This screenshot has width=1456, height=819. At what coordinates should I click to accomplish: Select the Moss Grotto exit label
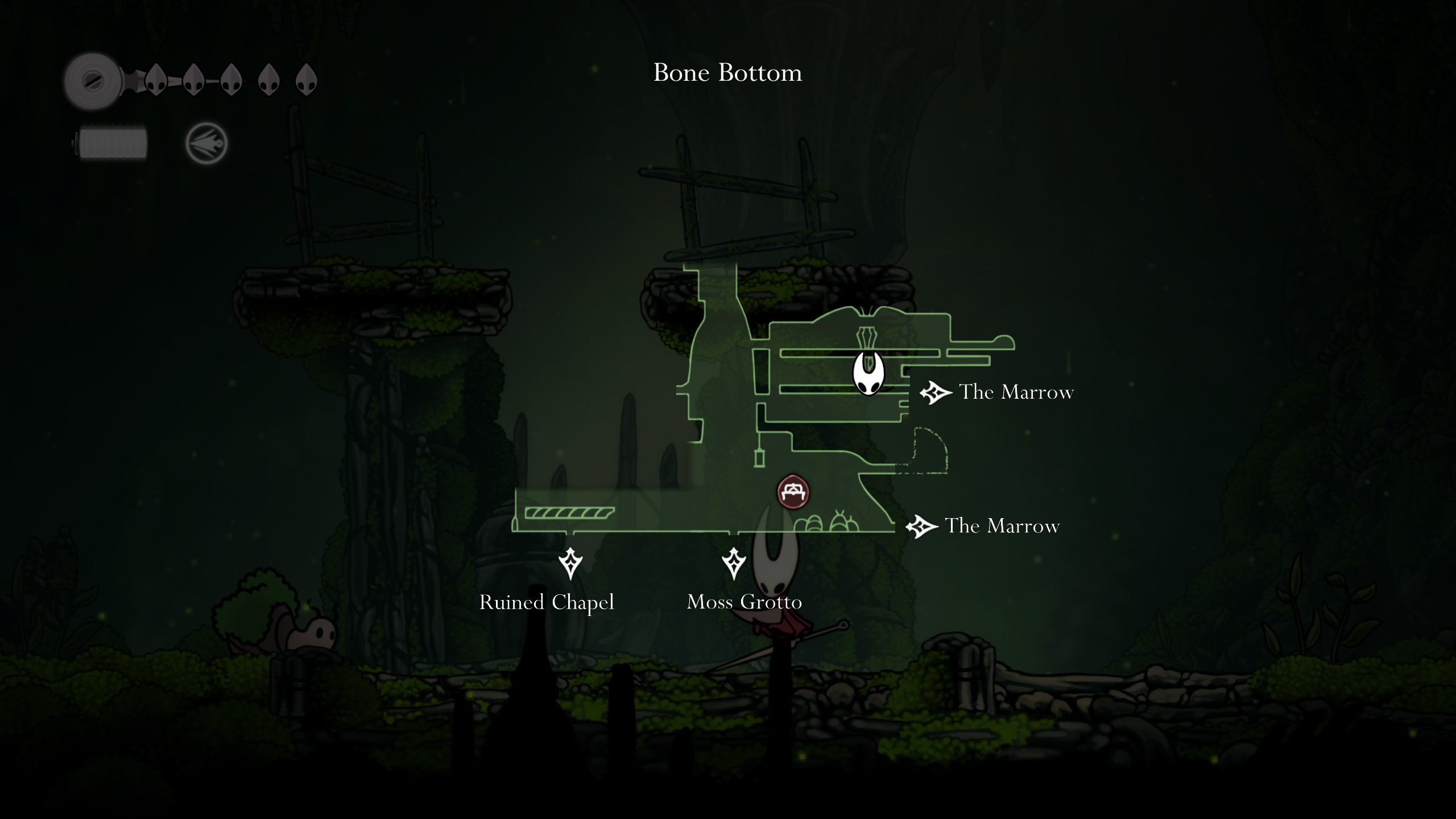click(744, 602)
